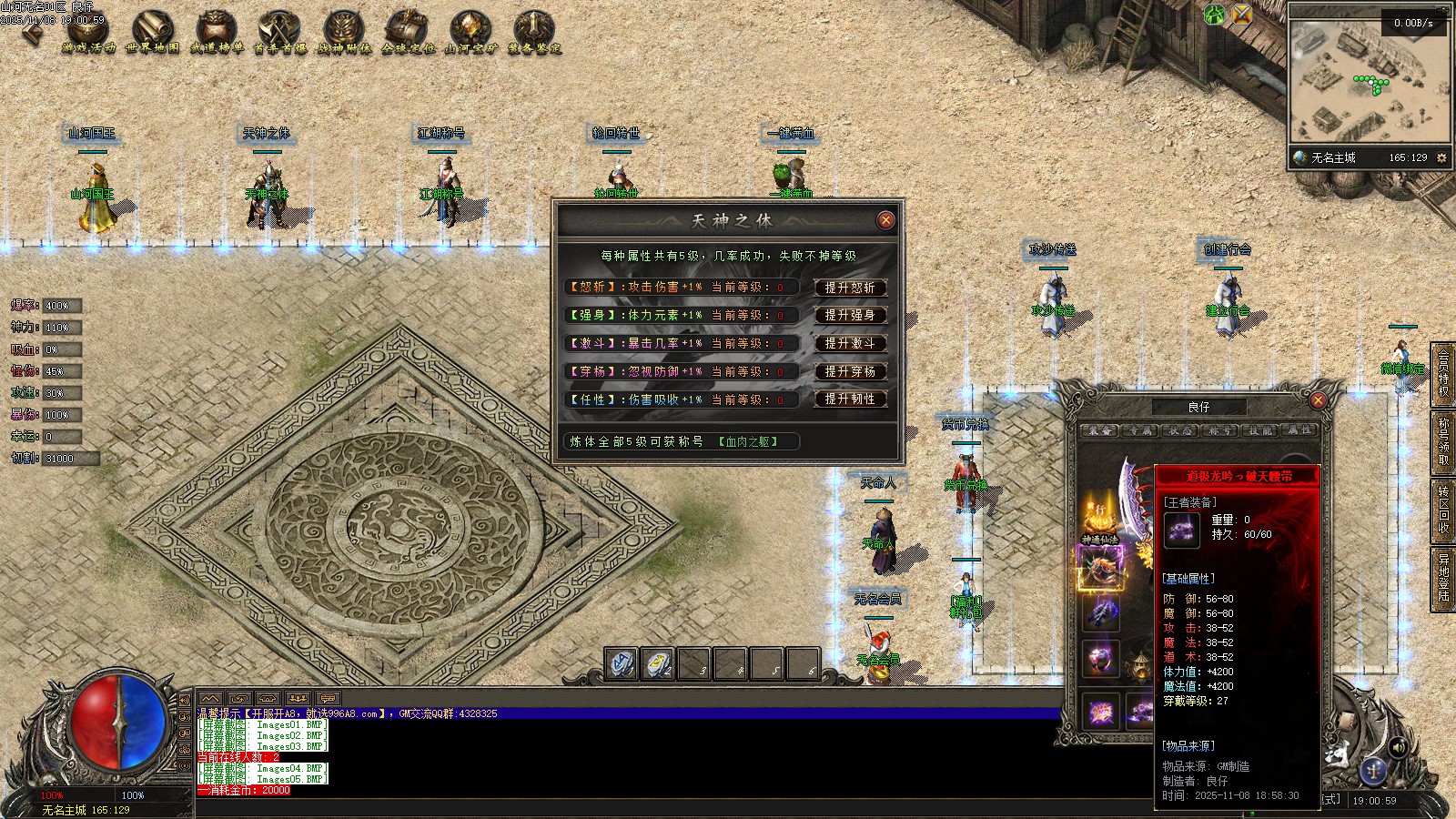Open the 转区回收 side button

tap(1443, 510)
